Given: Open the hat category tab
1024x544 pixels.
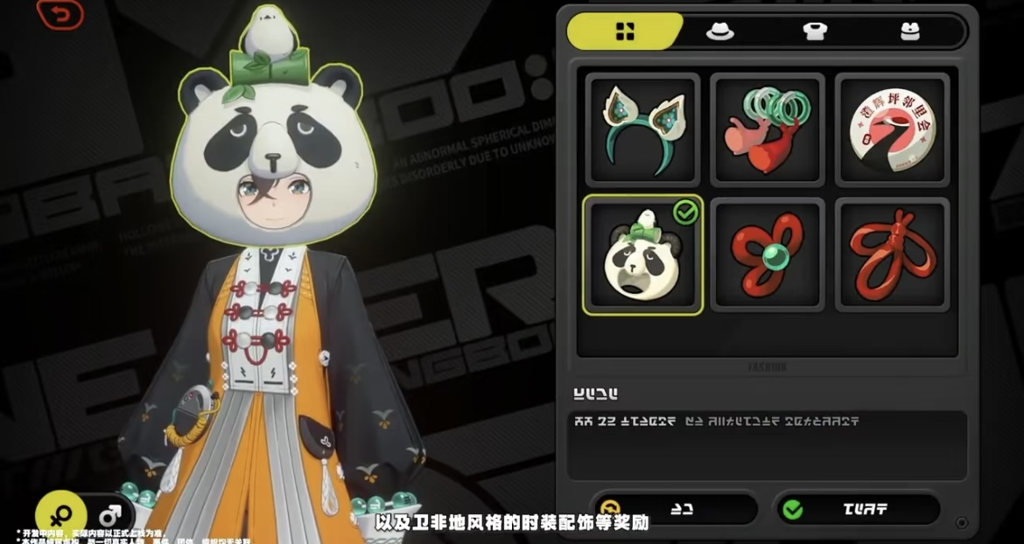Looking at the screenshot, I should click(x=720, y=31).
